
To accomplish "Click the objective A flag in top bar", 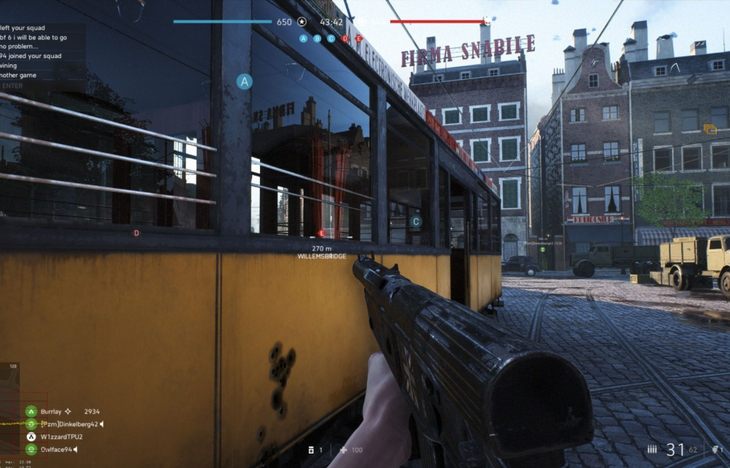I will coord(303,38).
